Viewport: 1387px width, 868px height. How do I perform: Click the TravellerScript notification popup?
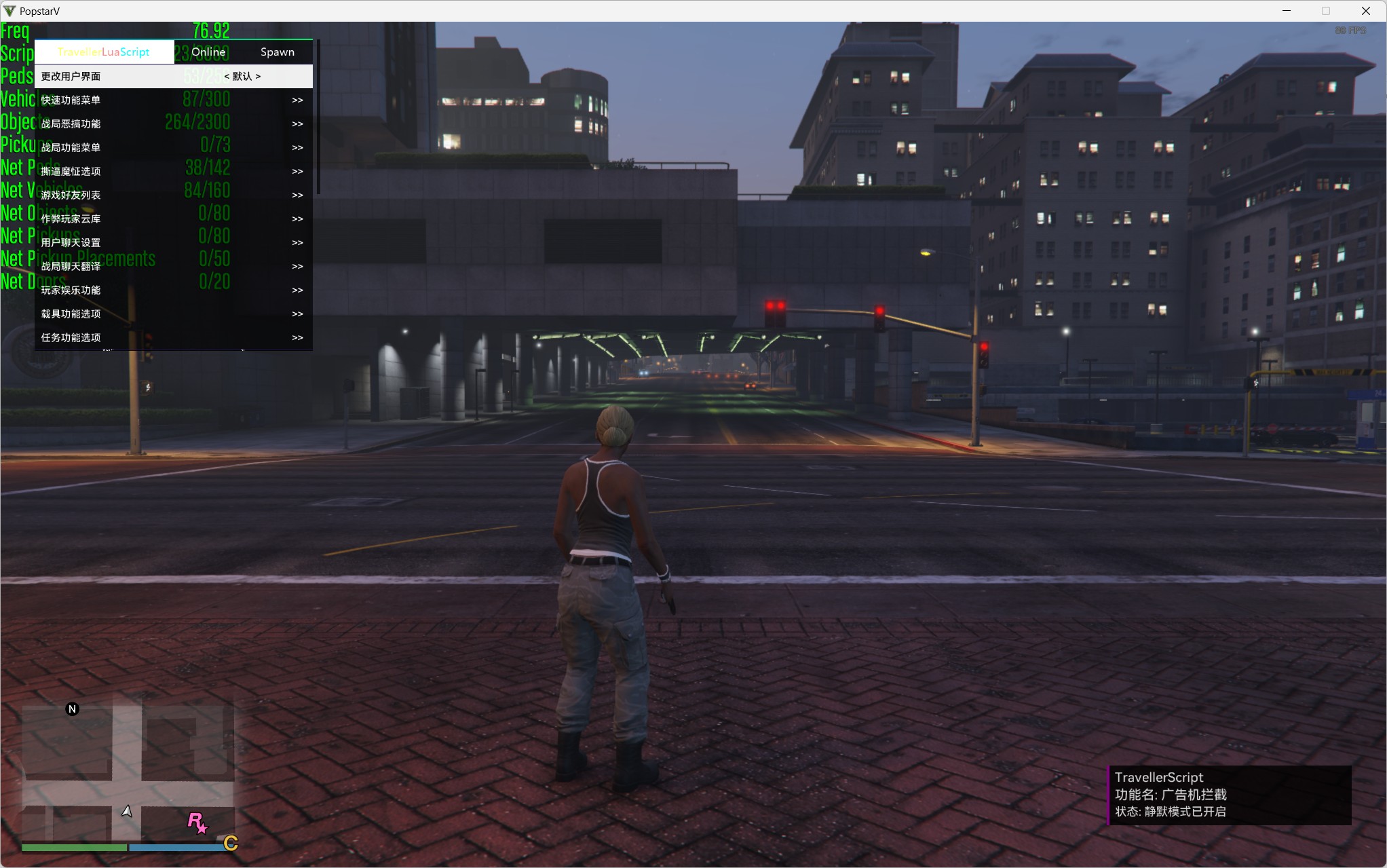pyautogui.click(x=1229, y=795)
